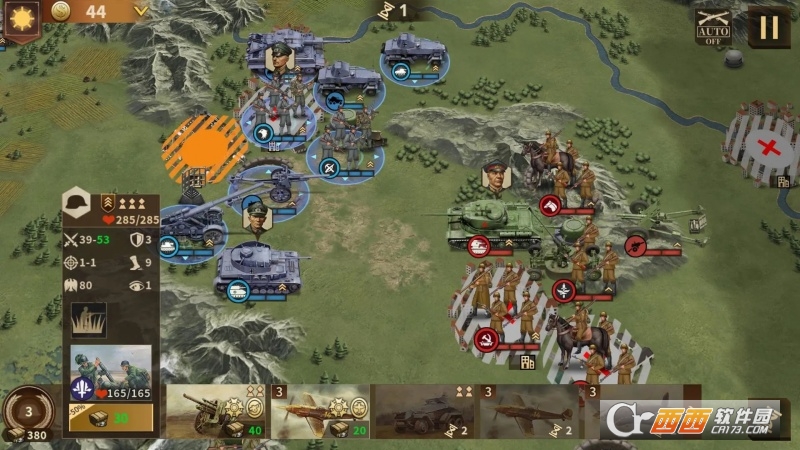Viewport: 800px width, 450px height.
Task: Select the orange highlighted hex tile
Action: click(204, 147)
